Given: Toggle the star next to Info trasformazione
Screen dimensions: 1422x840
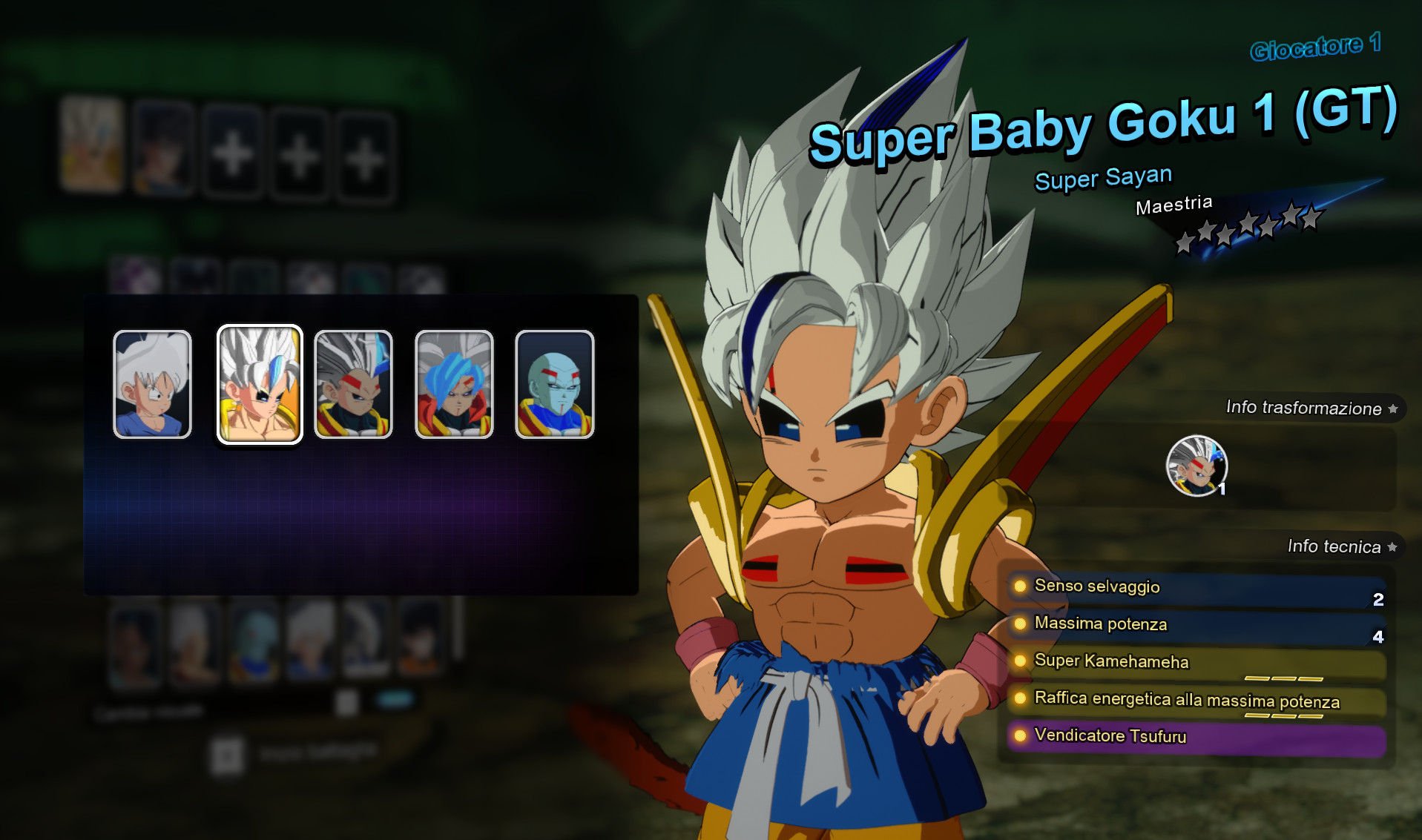Looking at the screenshot, I should pyautogui.click(x=1394, y=407).
